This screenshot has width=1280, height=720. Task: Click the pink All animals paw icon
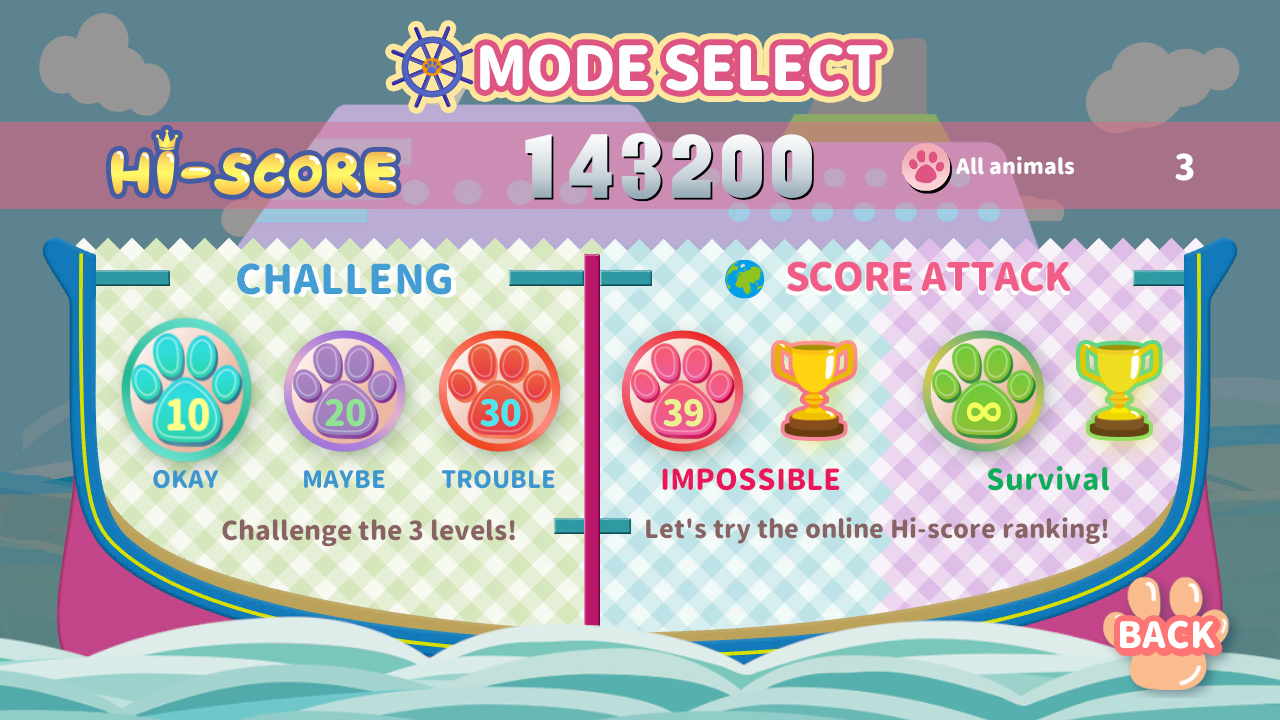point(925,166)
